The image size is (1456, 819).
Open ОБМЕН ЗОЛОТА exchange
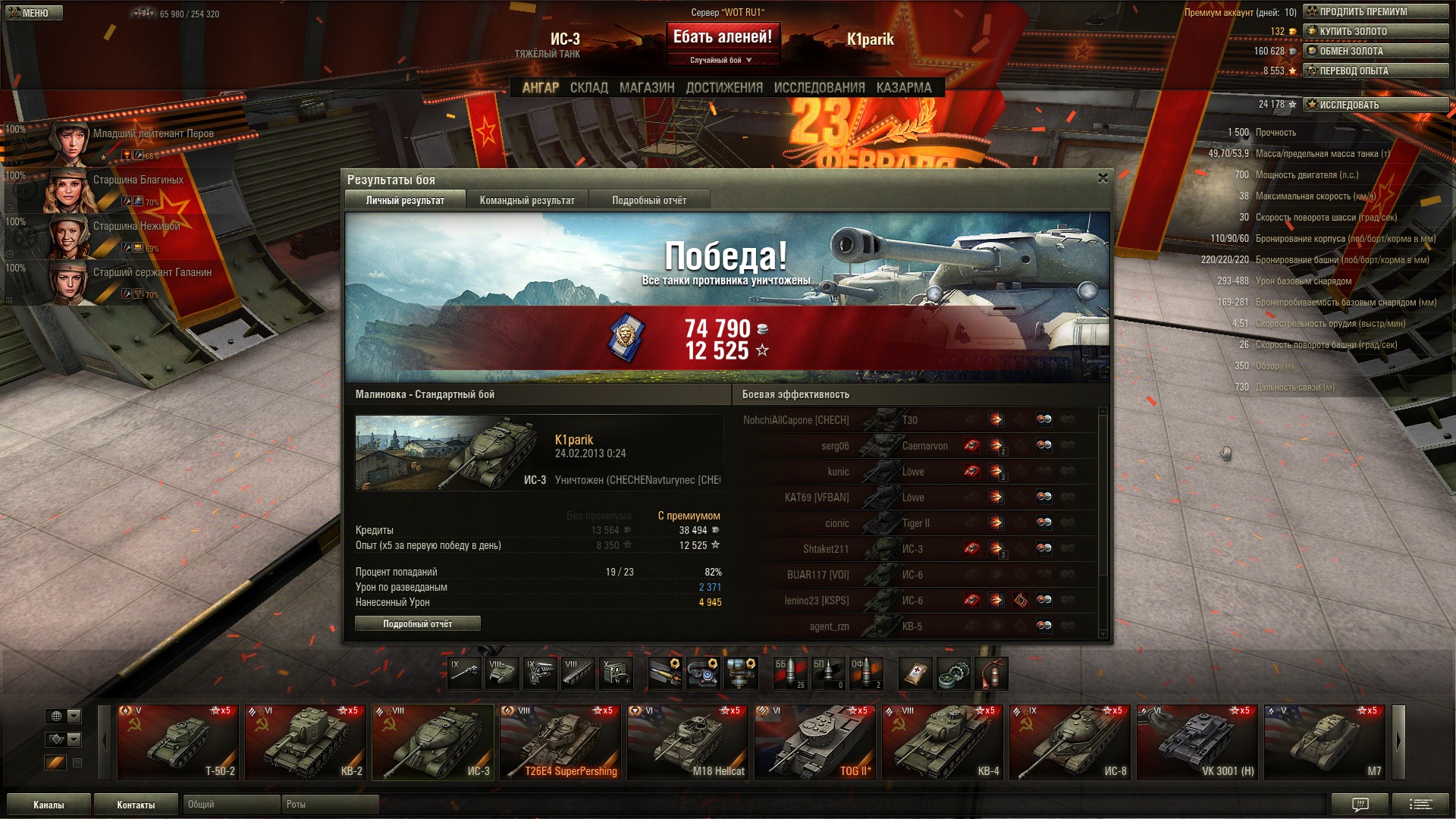1376,52
